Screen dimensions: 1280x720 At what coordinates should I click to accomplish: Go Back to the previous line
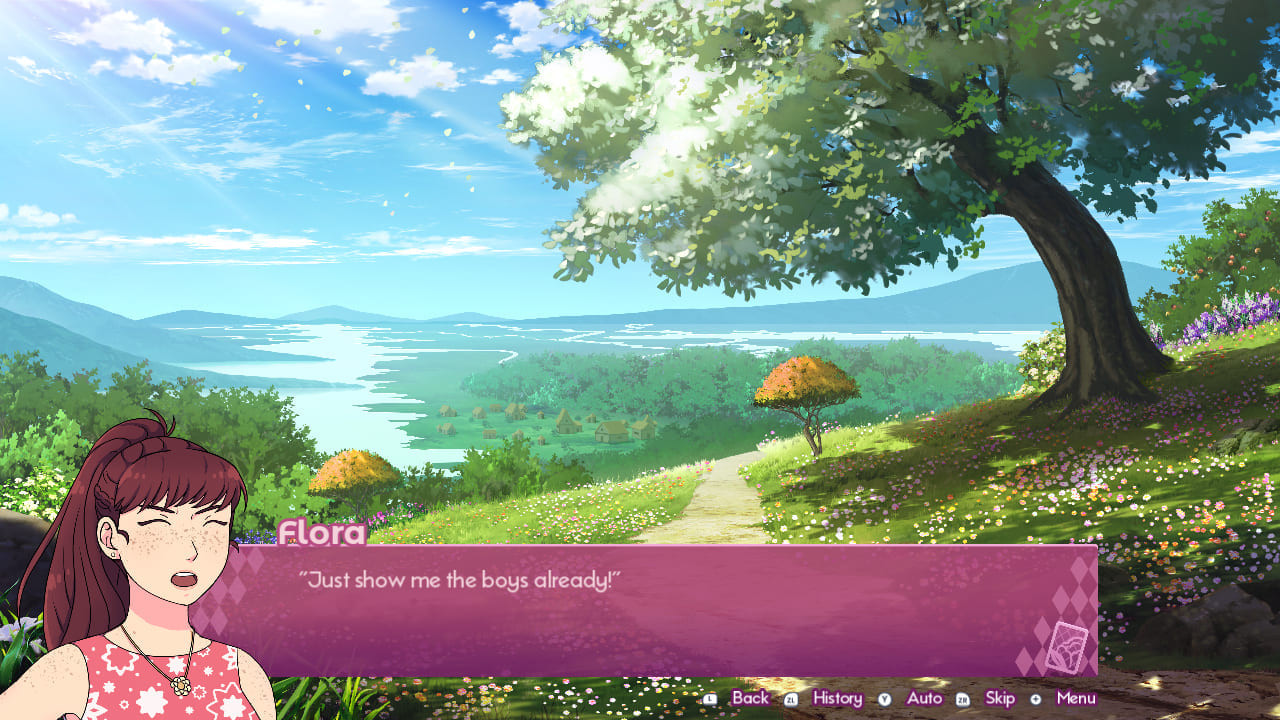748,698
